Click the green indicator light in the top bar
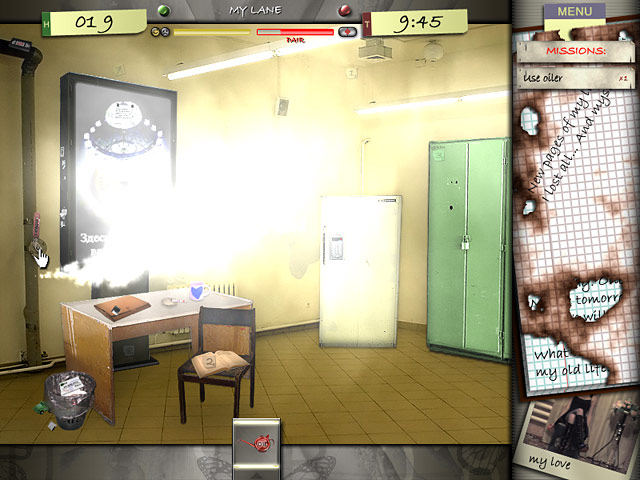Image resolution: width=640 pixels, height=480 pixels. tap(163, 12)
